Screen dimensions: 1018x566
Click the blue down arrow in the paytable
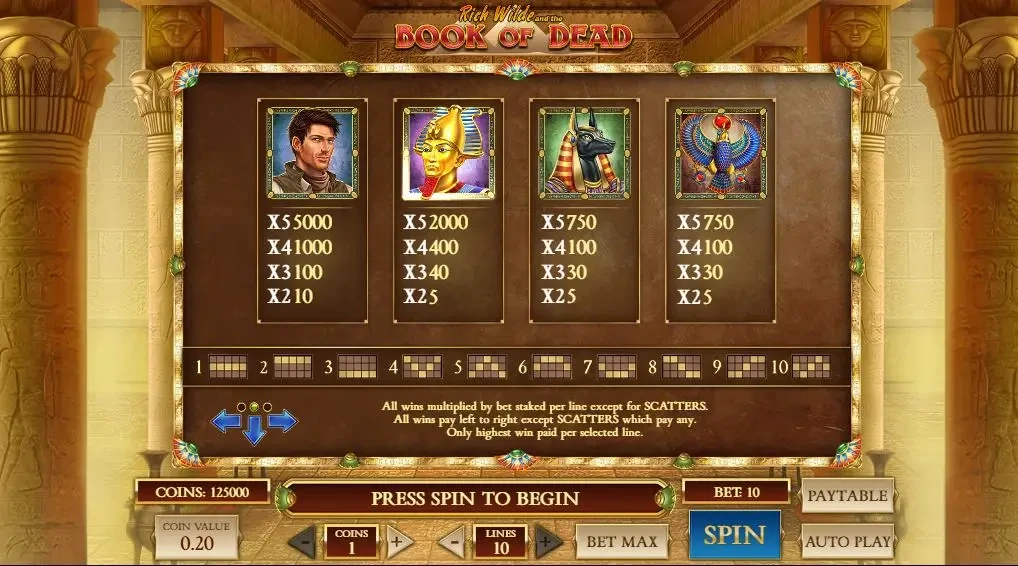tap(254, 431)
